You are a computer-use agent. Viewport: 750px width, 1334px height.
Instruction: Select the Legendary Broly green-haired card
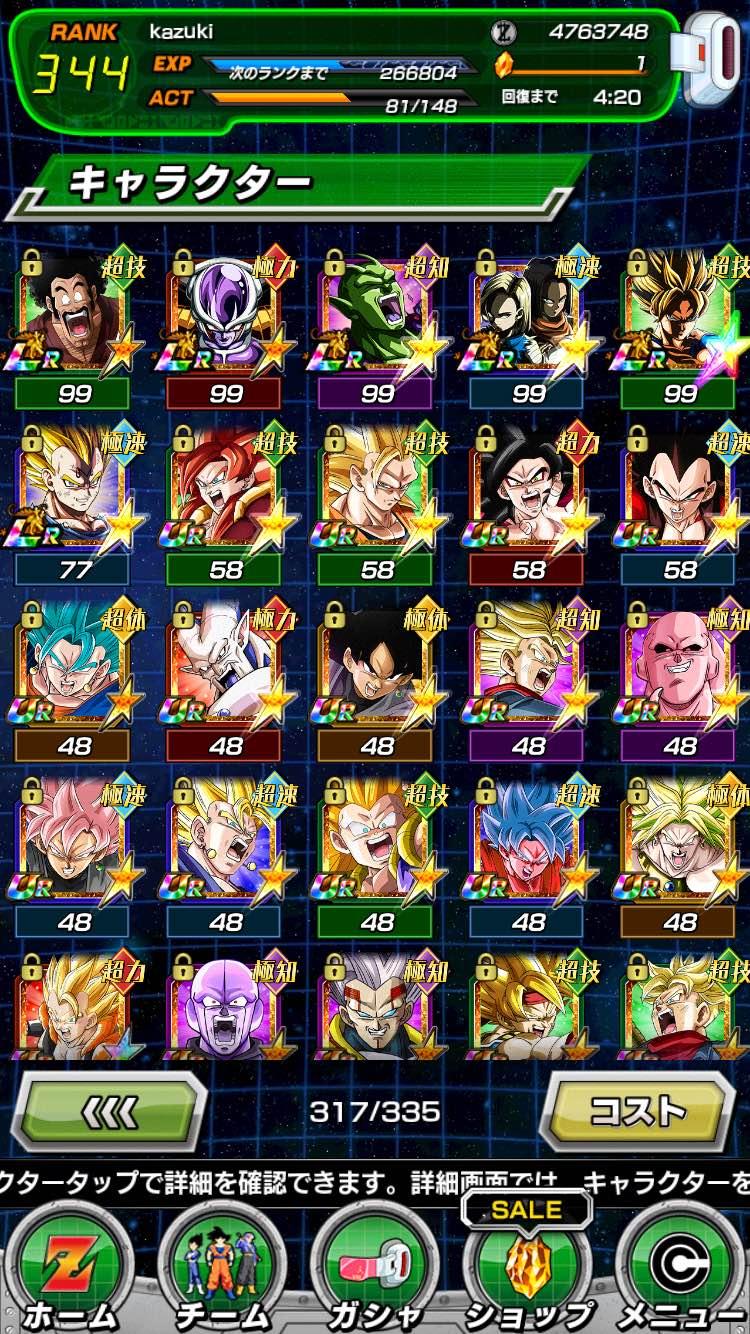[x=680, y=840]
